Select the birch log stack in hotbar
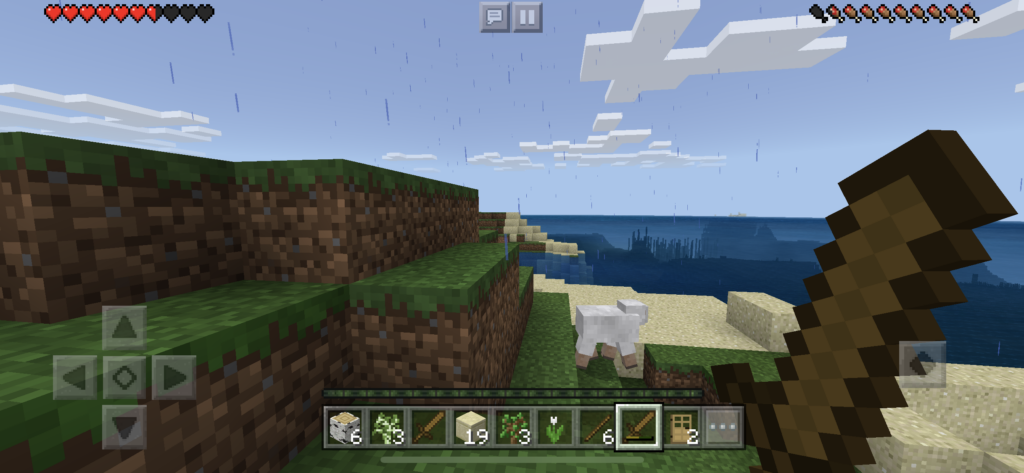1024x473 pixels. click(343, 428)
